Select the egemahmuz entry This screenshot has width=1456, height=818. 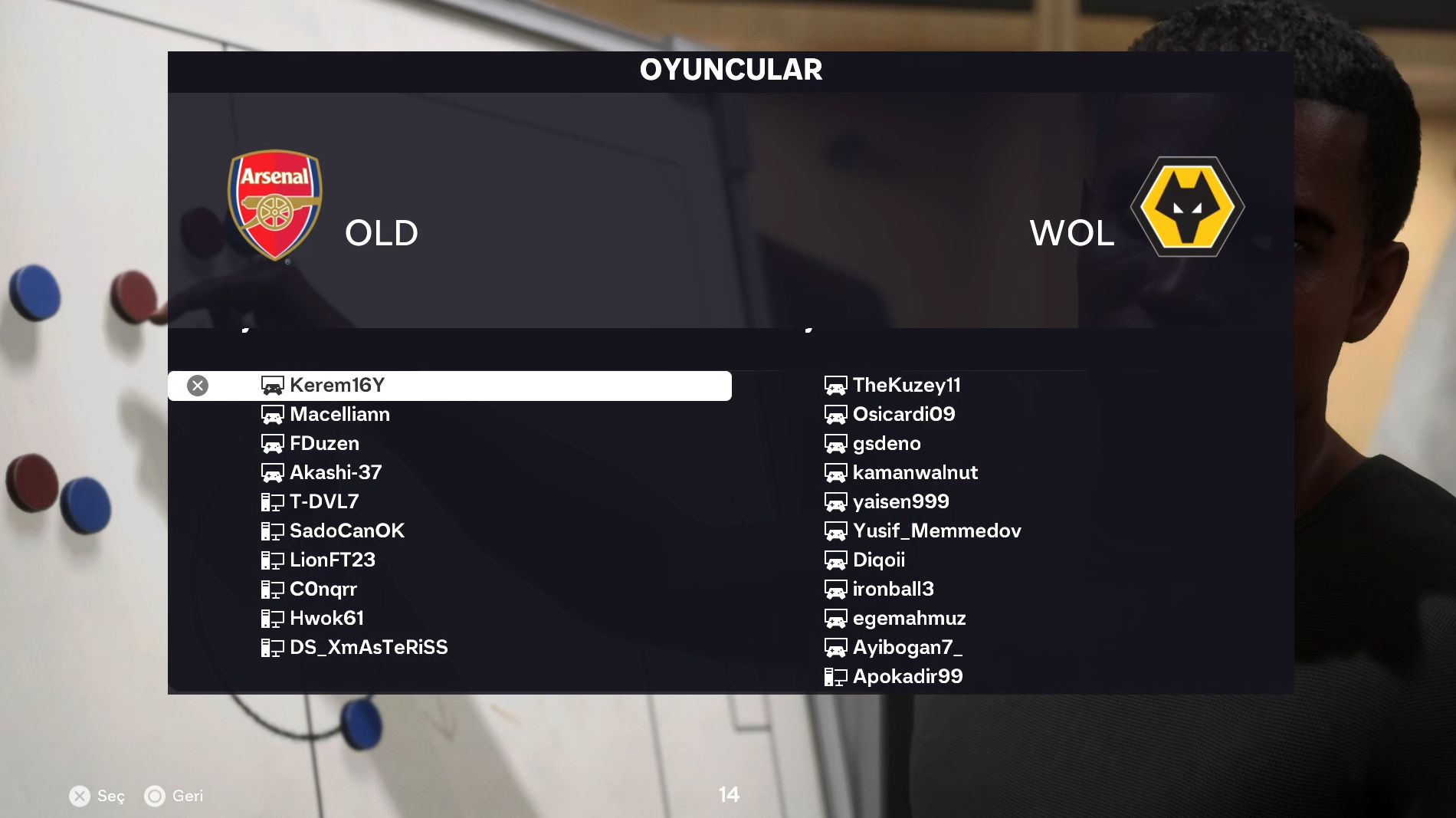click(x=909, y=618)
